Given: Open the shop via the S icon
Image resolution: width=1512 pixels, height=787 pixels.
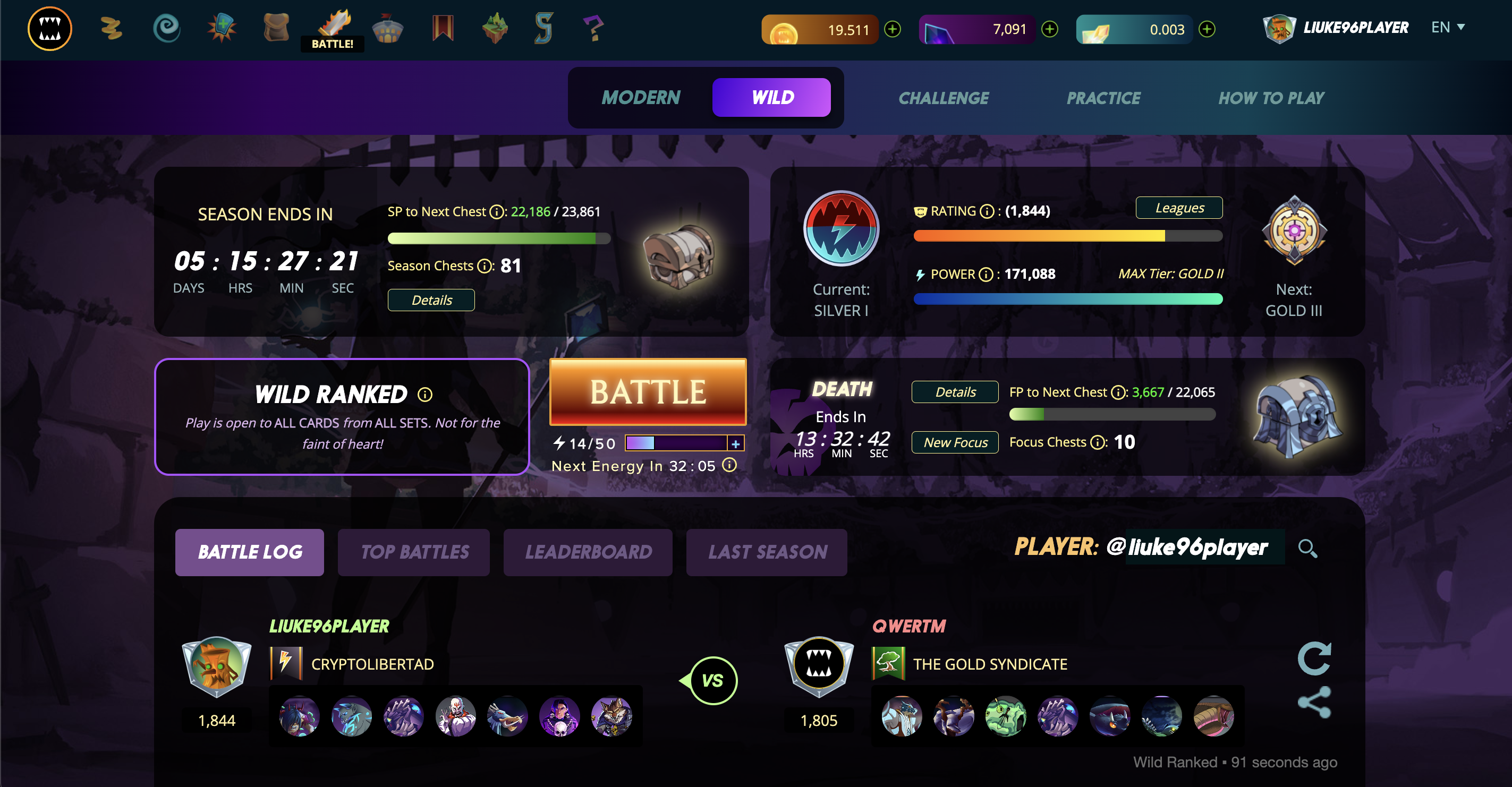Looking at the screenshot, I should point(543,28).
